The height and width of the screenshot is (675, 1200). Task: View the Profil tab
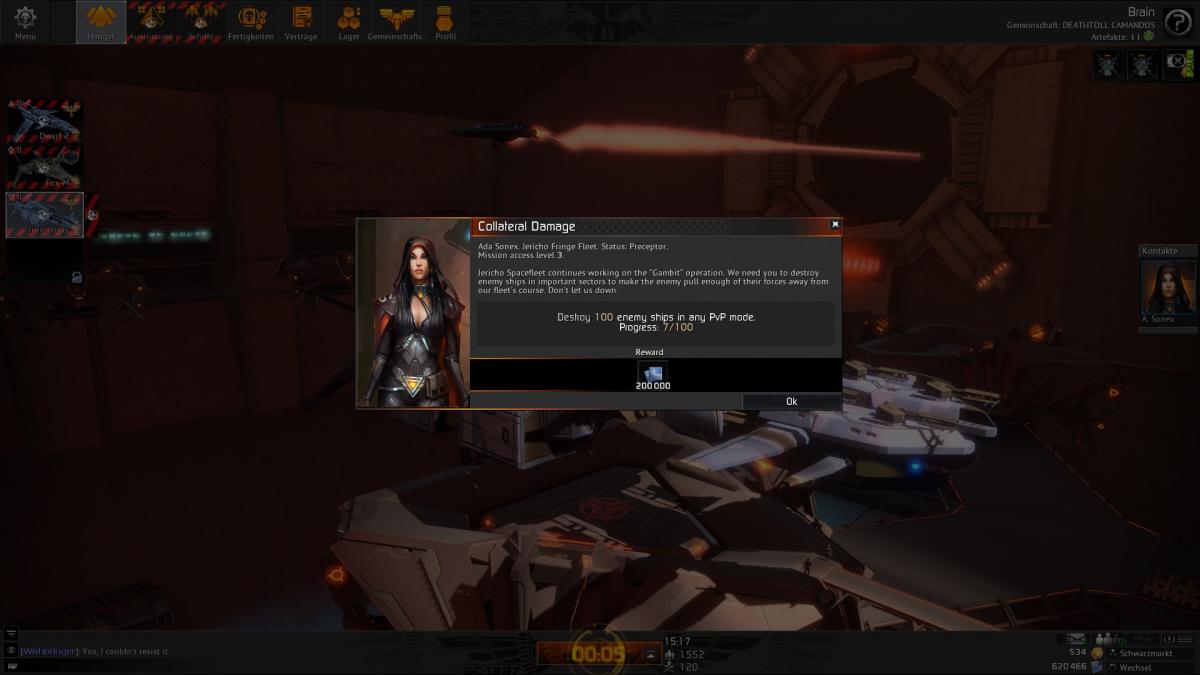click(446, 22)
